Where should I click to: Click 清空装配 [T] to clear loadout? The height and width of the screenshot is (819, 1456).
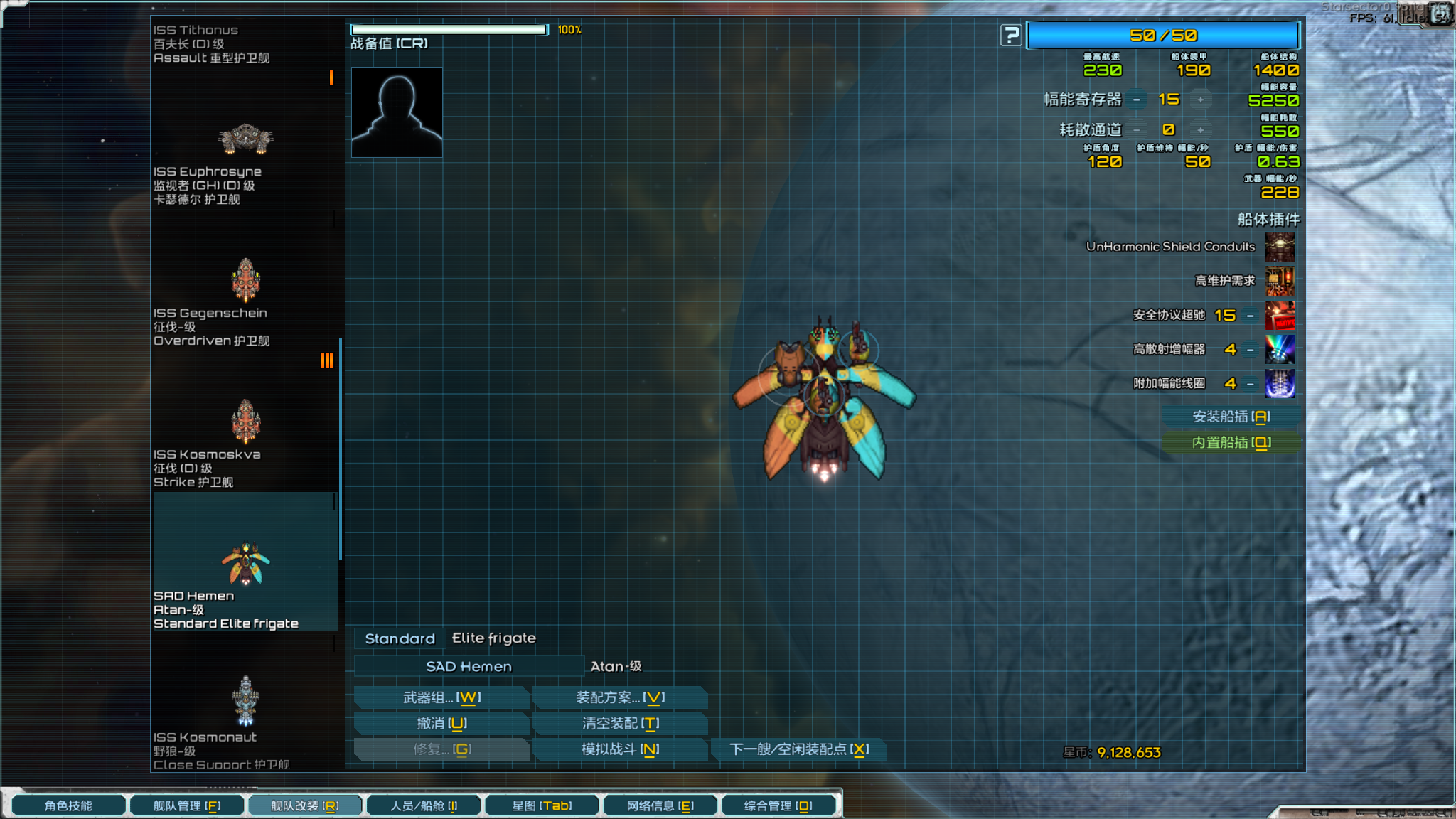click(621, 723)
